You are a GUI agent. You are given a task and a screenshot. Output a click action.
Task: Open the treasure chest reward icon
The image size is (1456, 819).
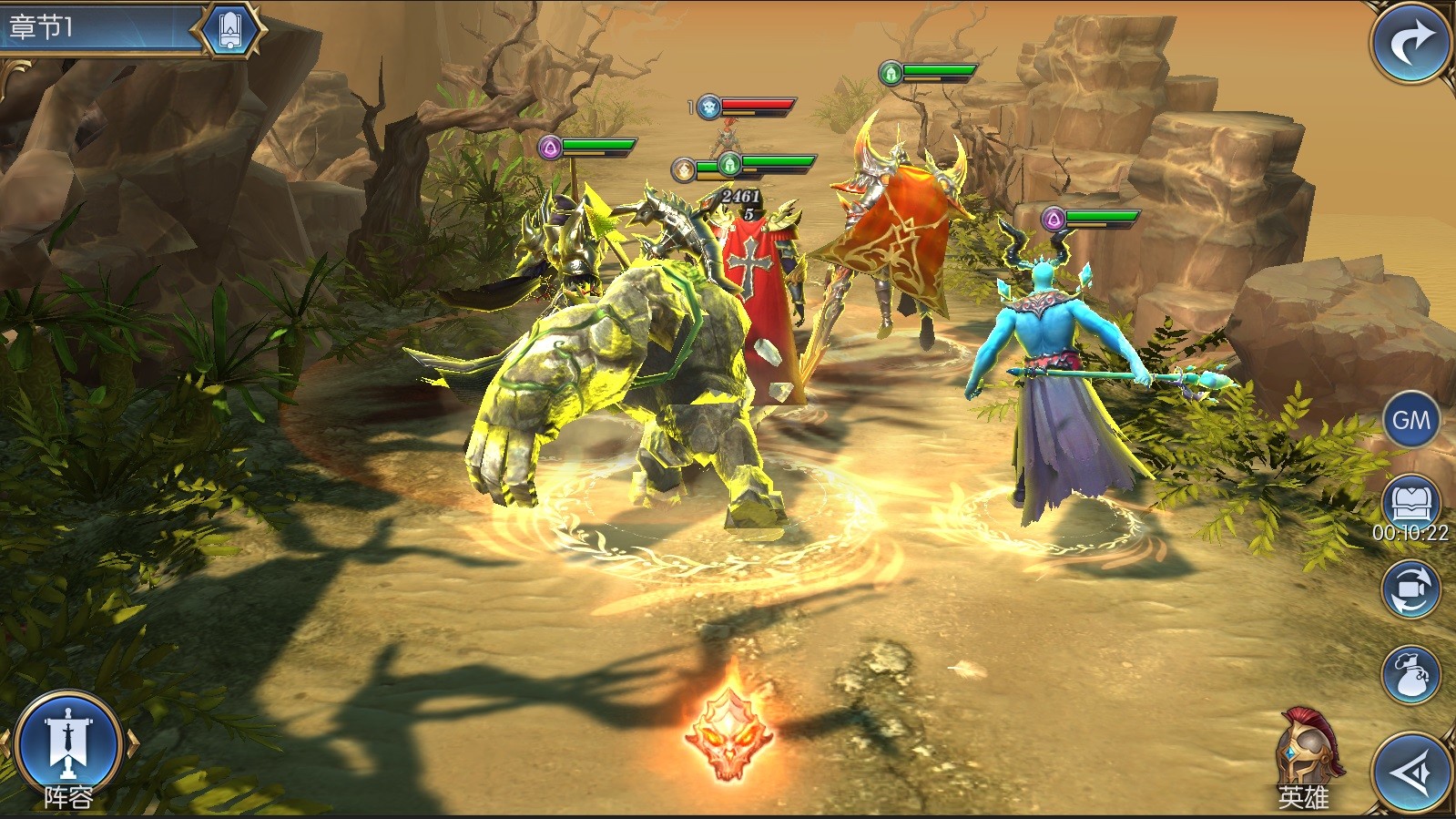pos(1411,497)
